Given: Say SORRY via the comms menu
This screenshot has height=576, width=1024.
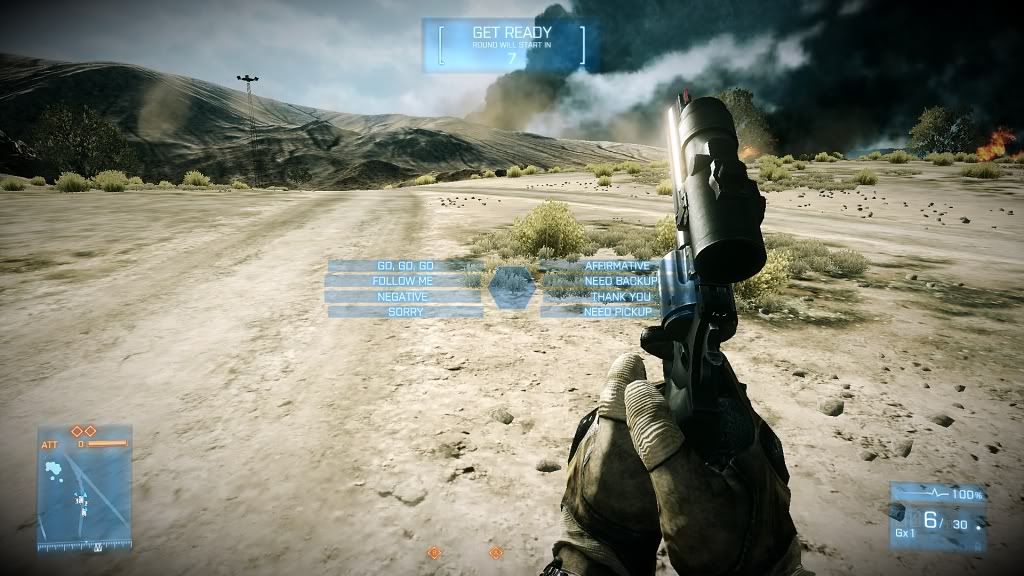Looking at the screenshot, I should pos(405,312).
